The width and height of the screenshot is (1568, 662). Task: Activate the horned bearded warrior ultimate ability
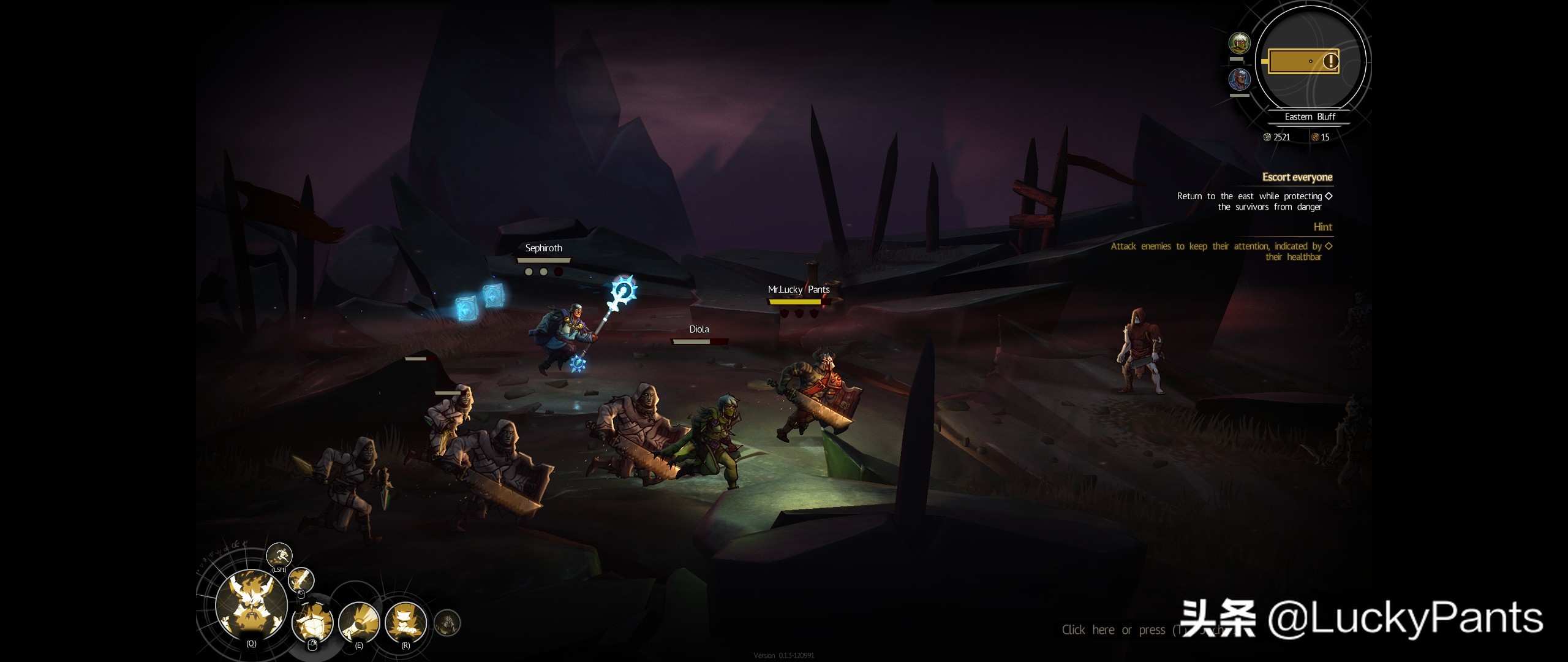click(x=251, y=604)
